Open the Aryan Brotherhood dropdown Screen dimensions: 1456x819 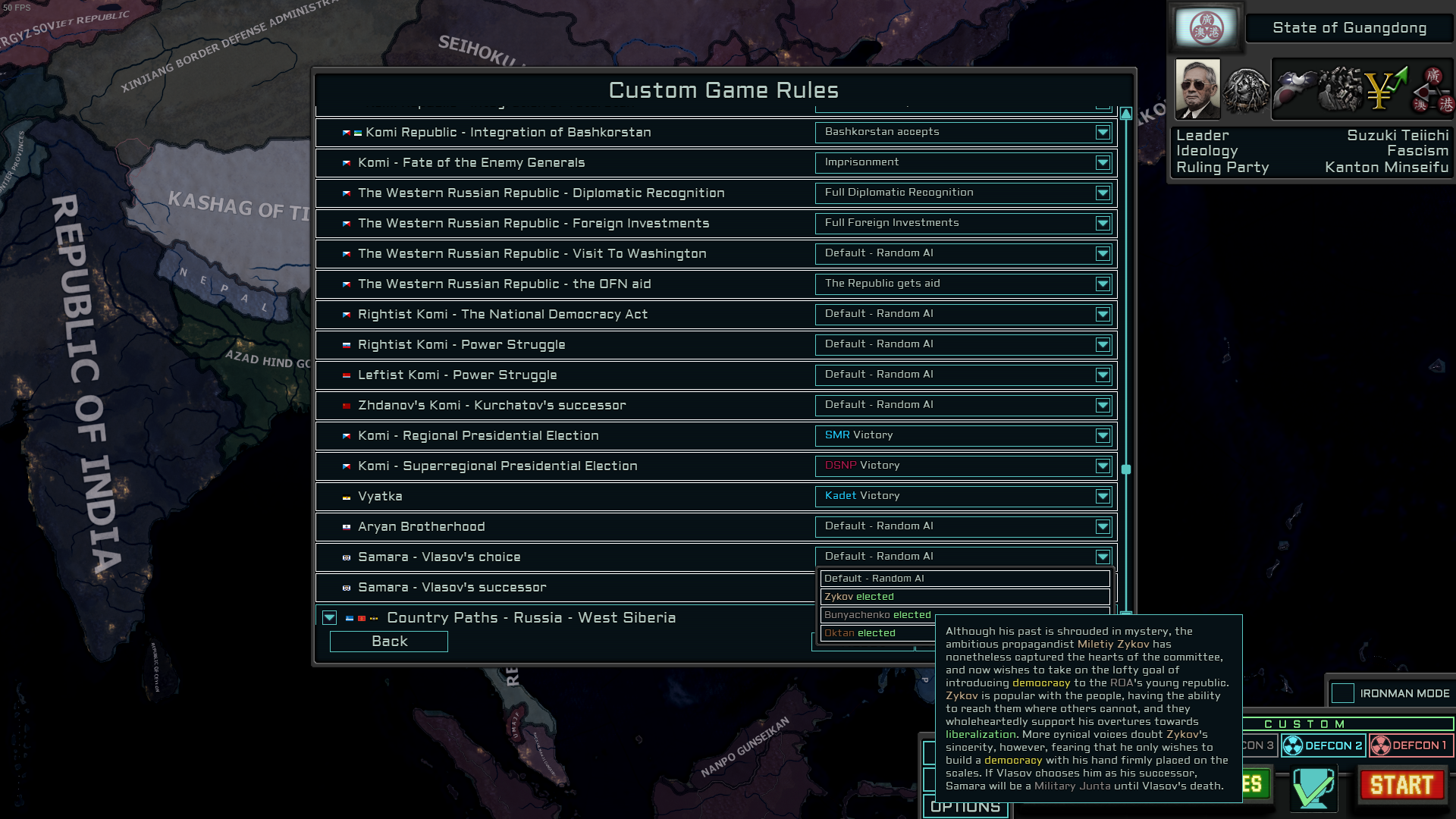(x=1103, y=526)
